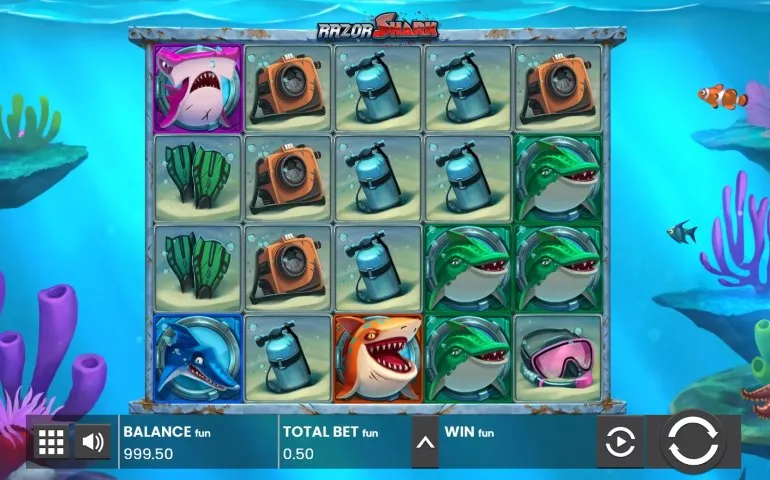Viewport: 770px width, 480px height.
Task: Open the autoplay settings button
Action: click(x=620, y=442)
